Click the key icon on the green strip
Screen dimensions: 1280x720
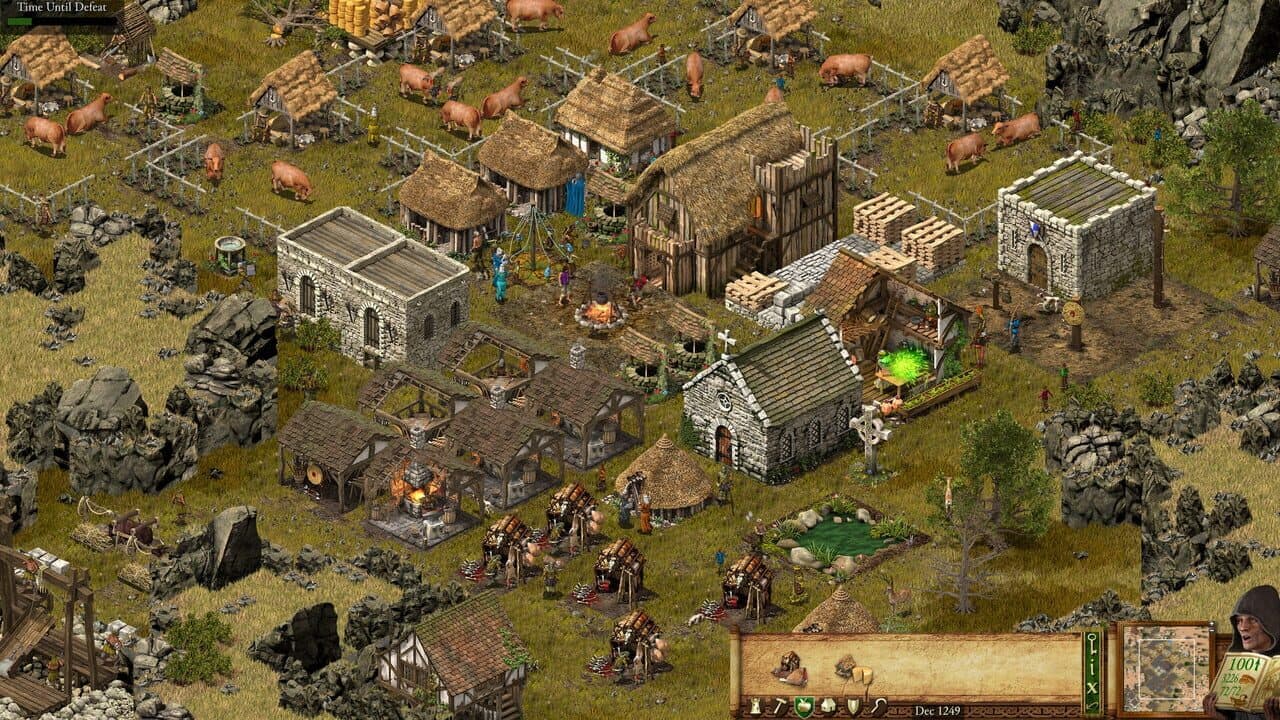[1093, 641]
